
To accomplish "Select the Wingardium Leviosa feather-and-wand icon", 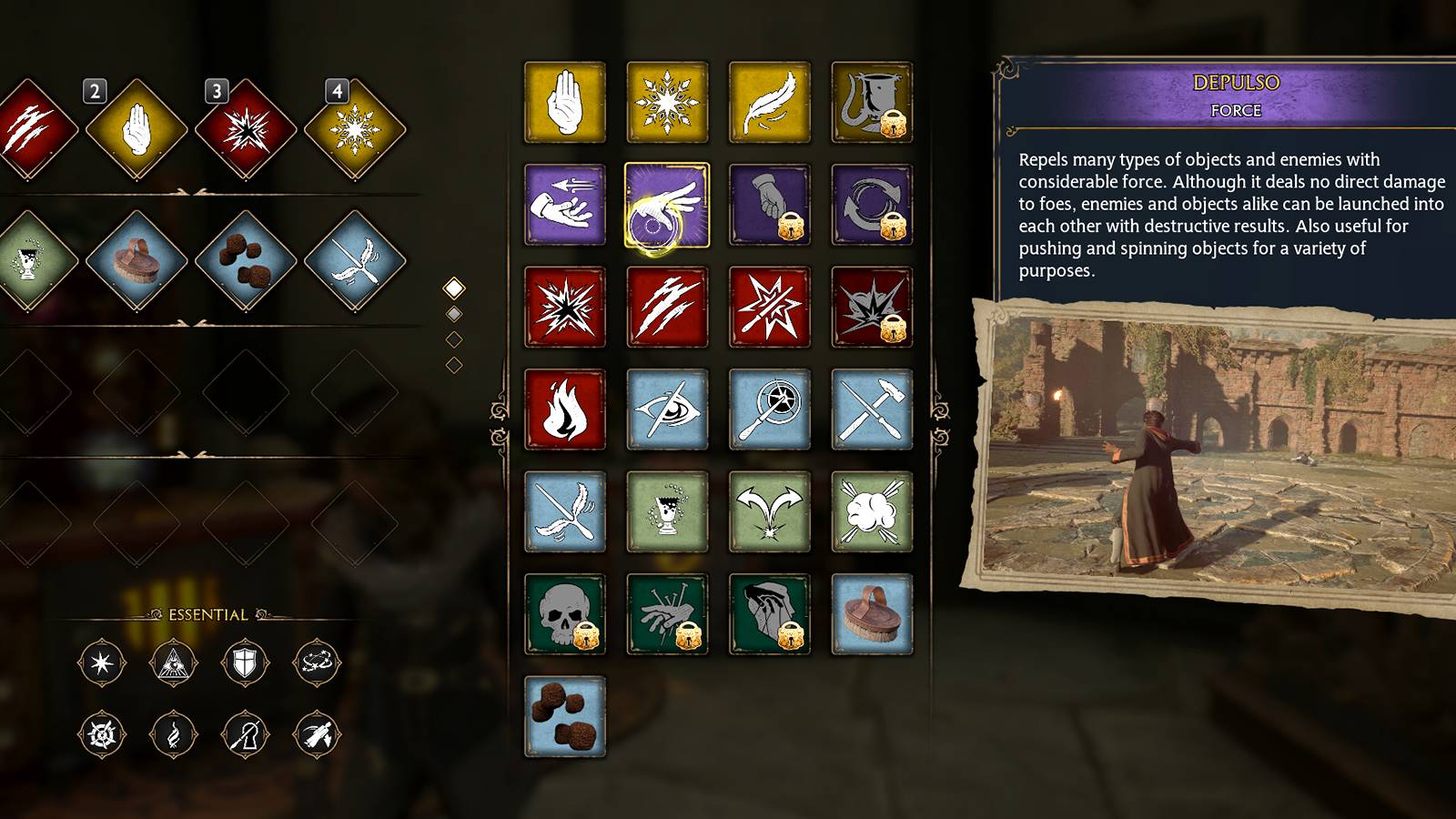I will 564,511.
